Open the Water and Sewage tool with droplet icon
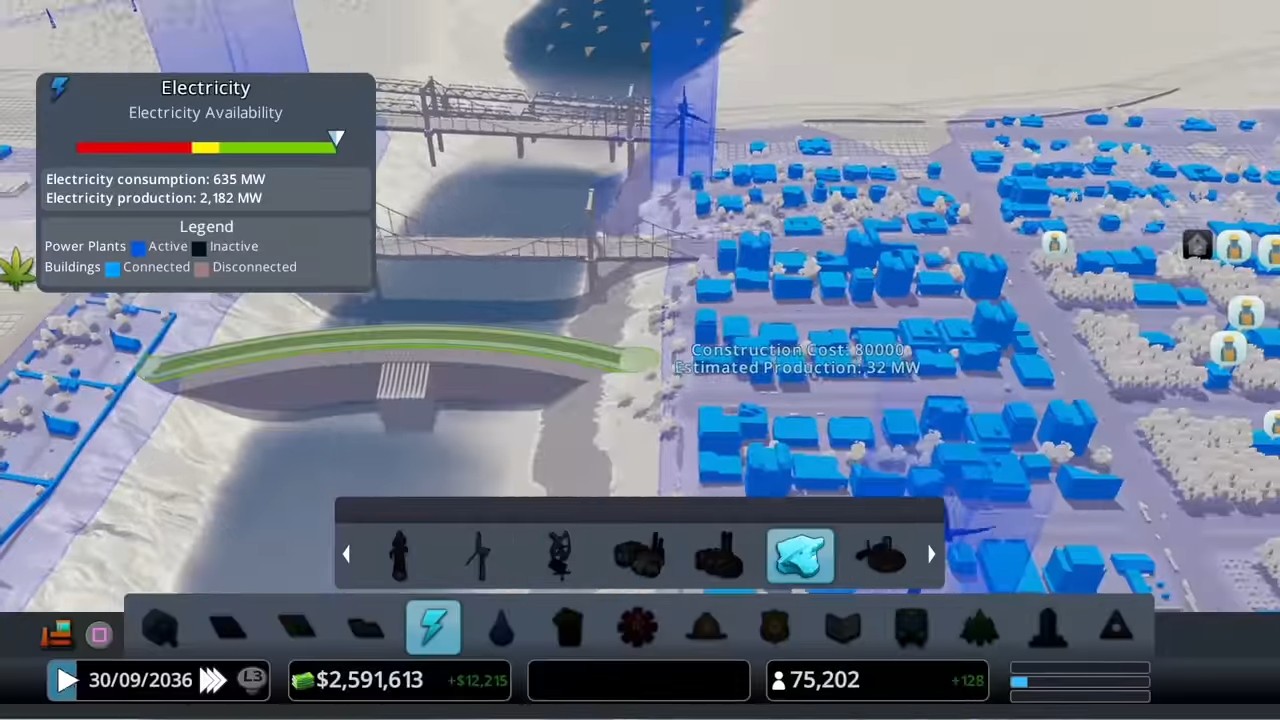 502,627
